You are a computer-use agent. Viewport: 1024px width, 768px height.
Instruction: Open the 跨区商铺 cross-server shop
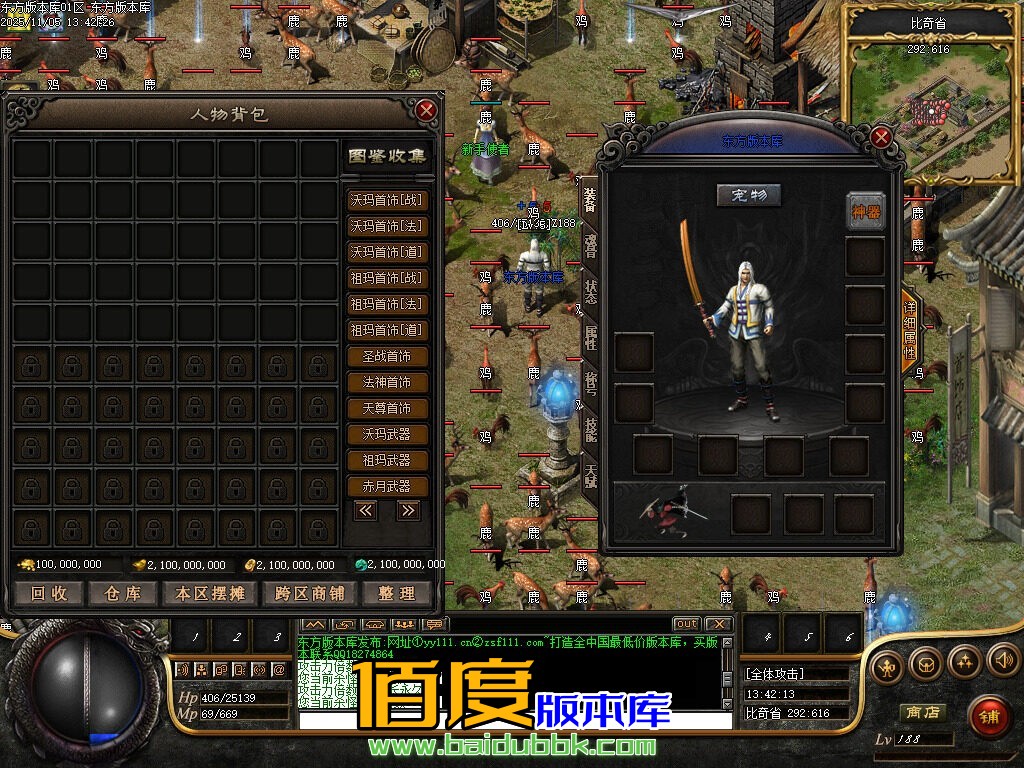310,593
